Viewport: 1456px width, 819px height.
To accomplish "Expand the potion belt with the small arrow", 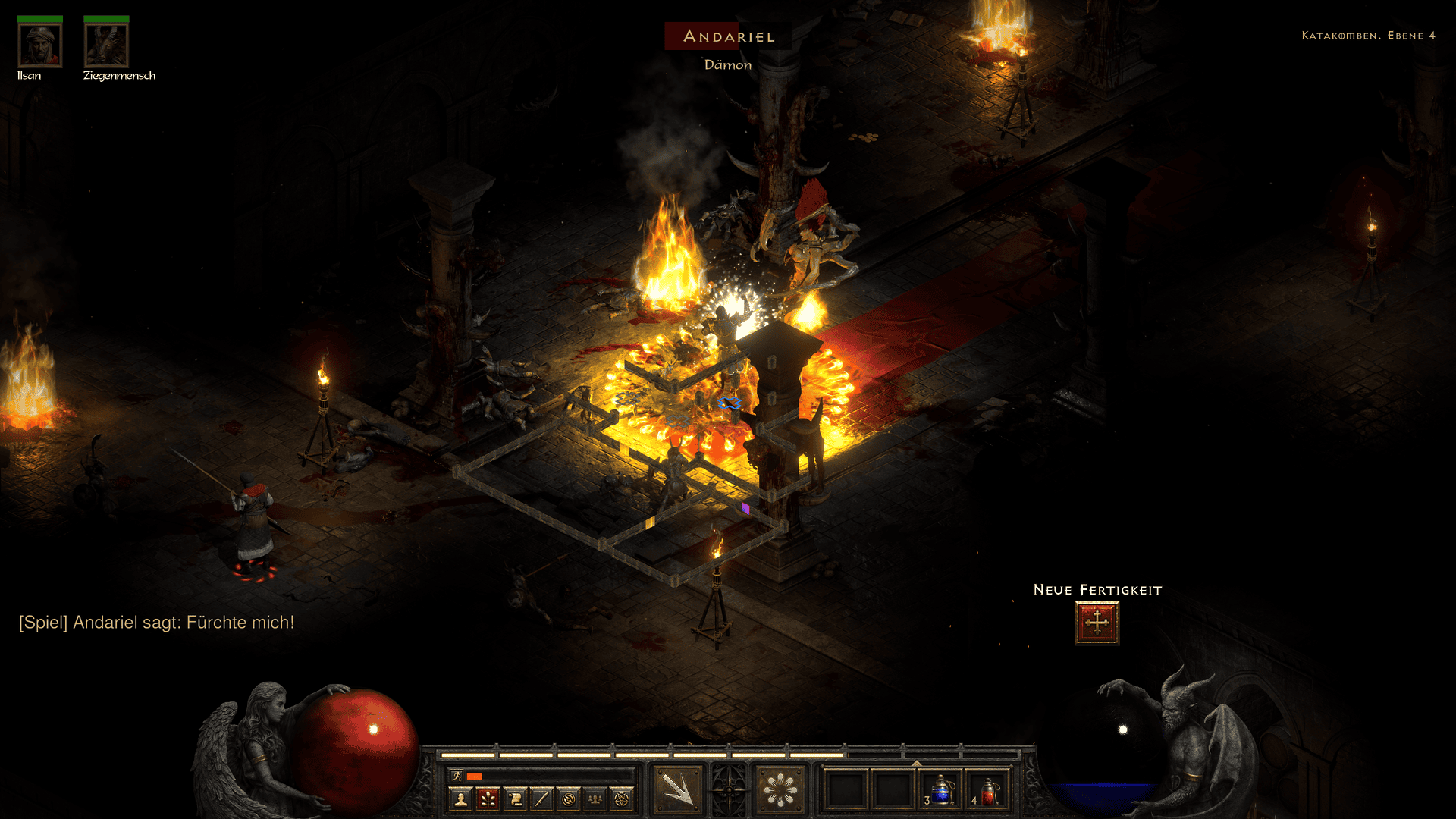I will (x=916, y=763).
